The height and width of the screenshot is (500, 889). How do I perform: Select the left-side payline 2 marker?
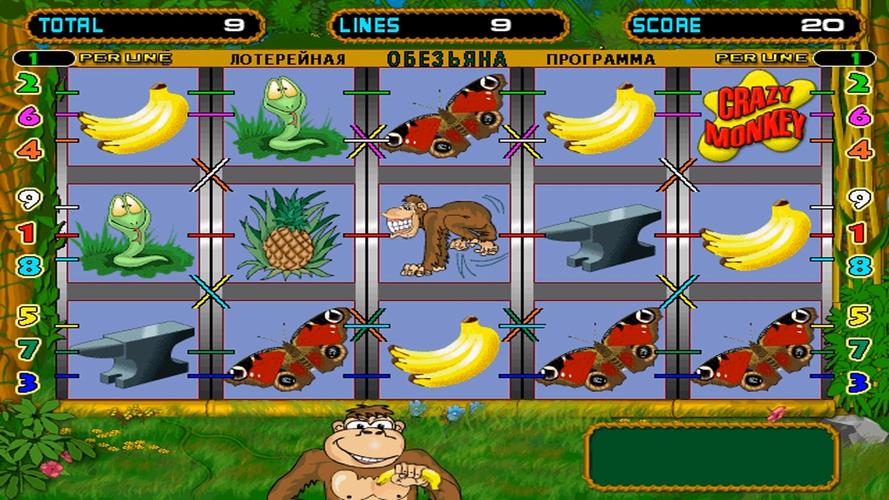(x=29, y=83)
